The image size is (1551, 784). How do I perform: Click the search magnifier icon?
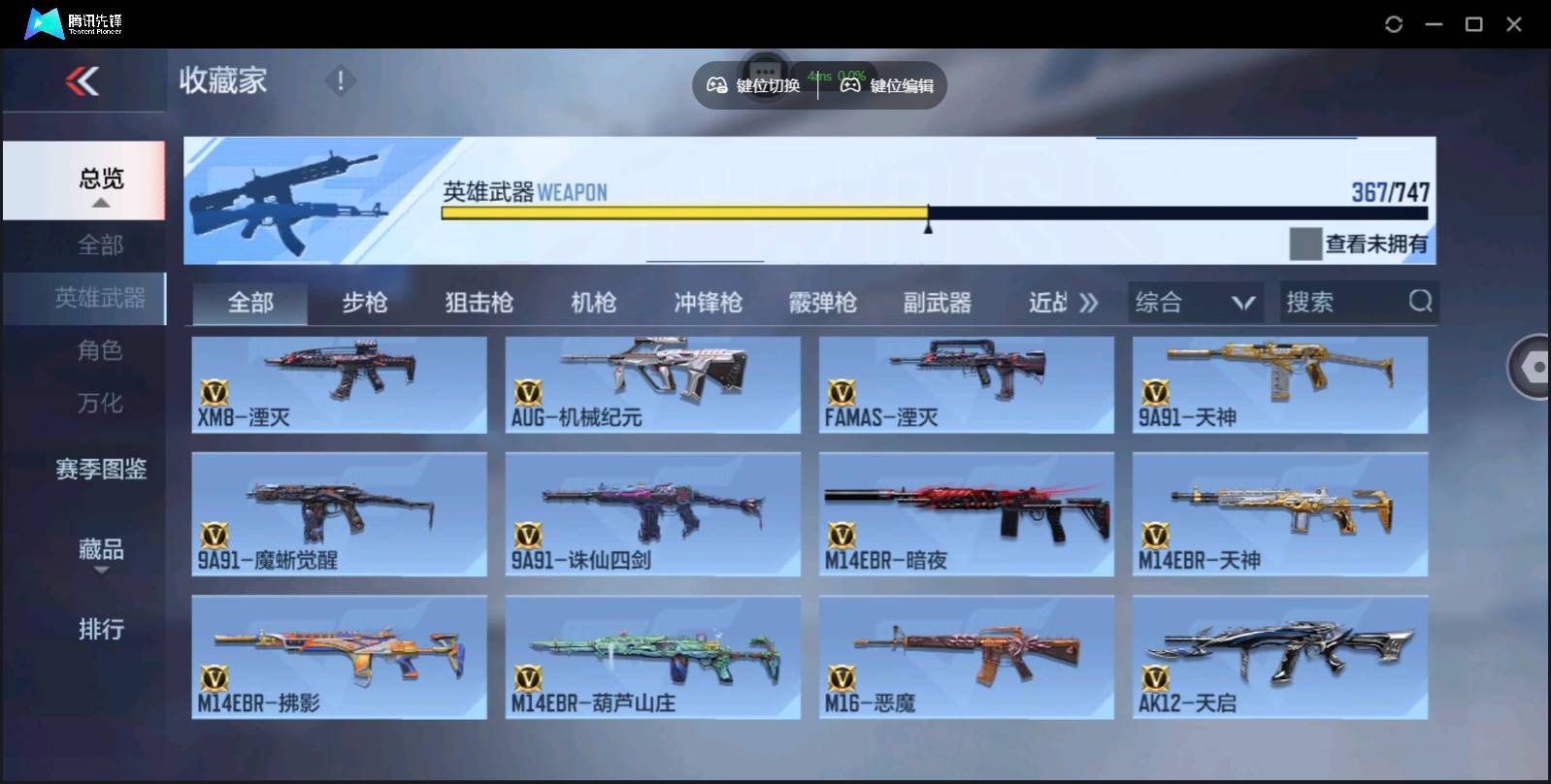1420,302
